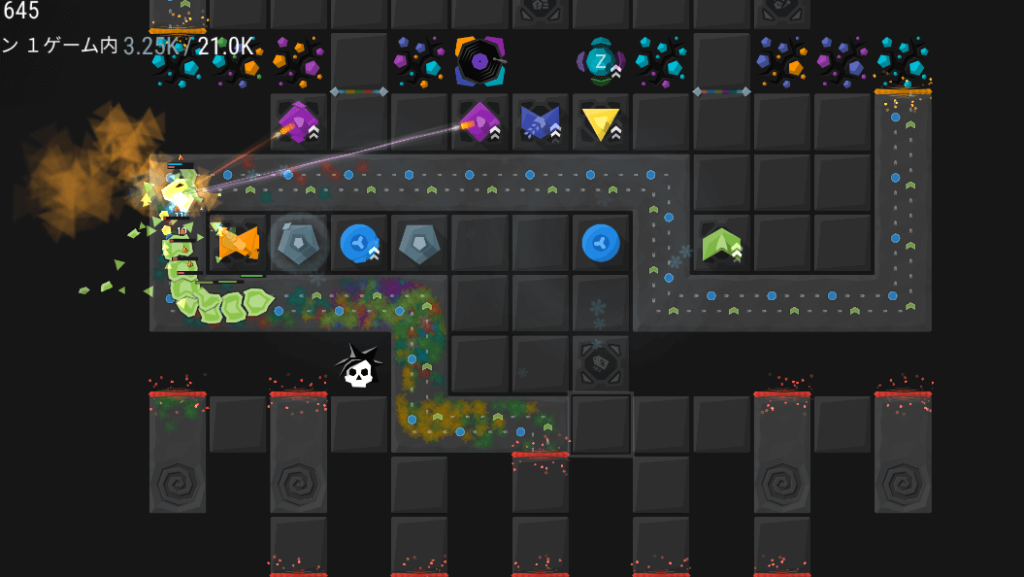Click the white skull marker
Viewport: 1024px width, 577px height.
pyautogui.click(x=358, y=368)
